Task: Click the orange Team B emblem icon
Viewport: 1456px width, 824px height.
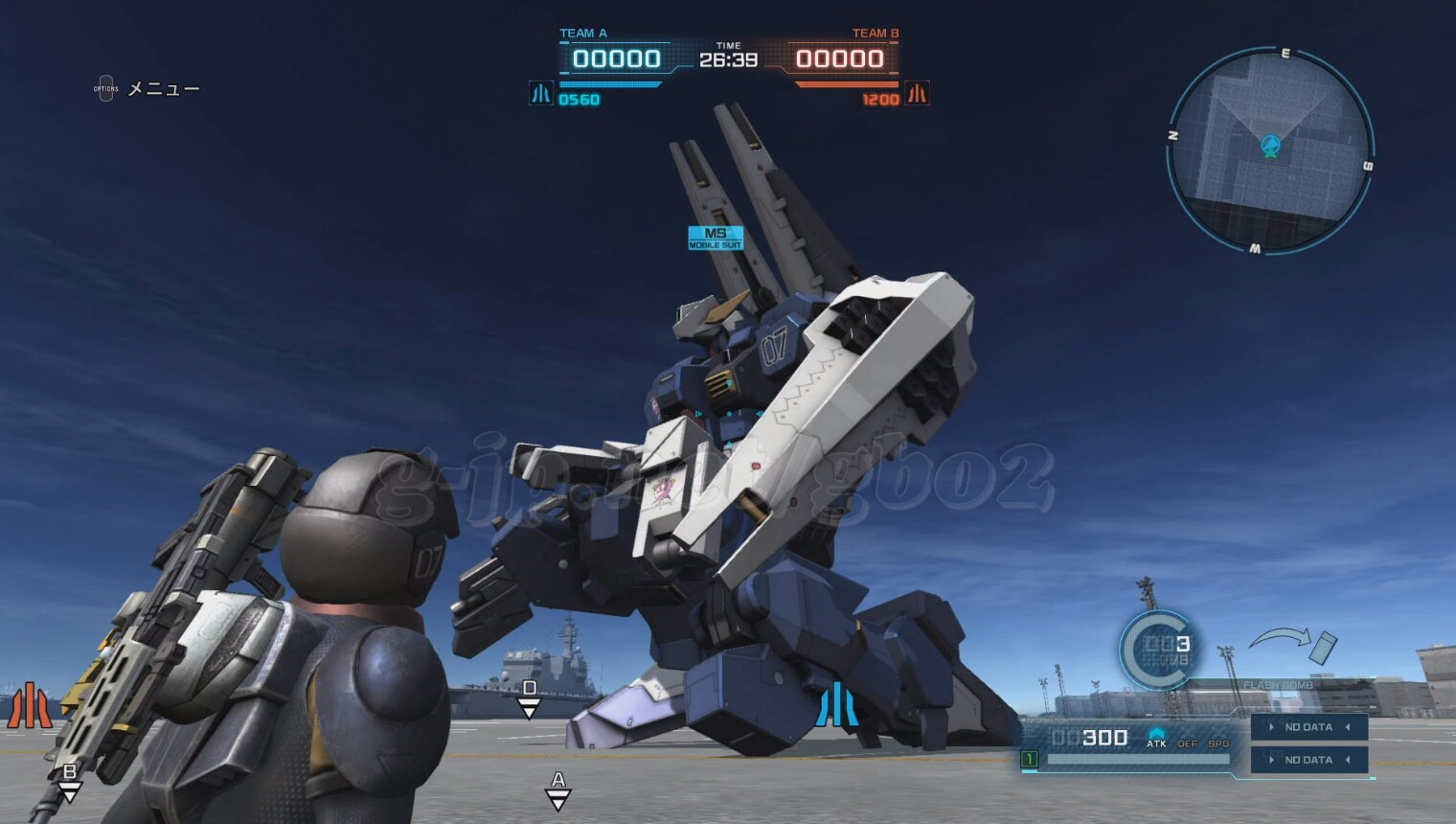Action: [917, 94]
